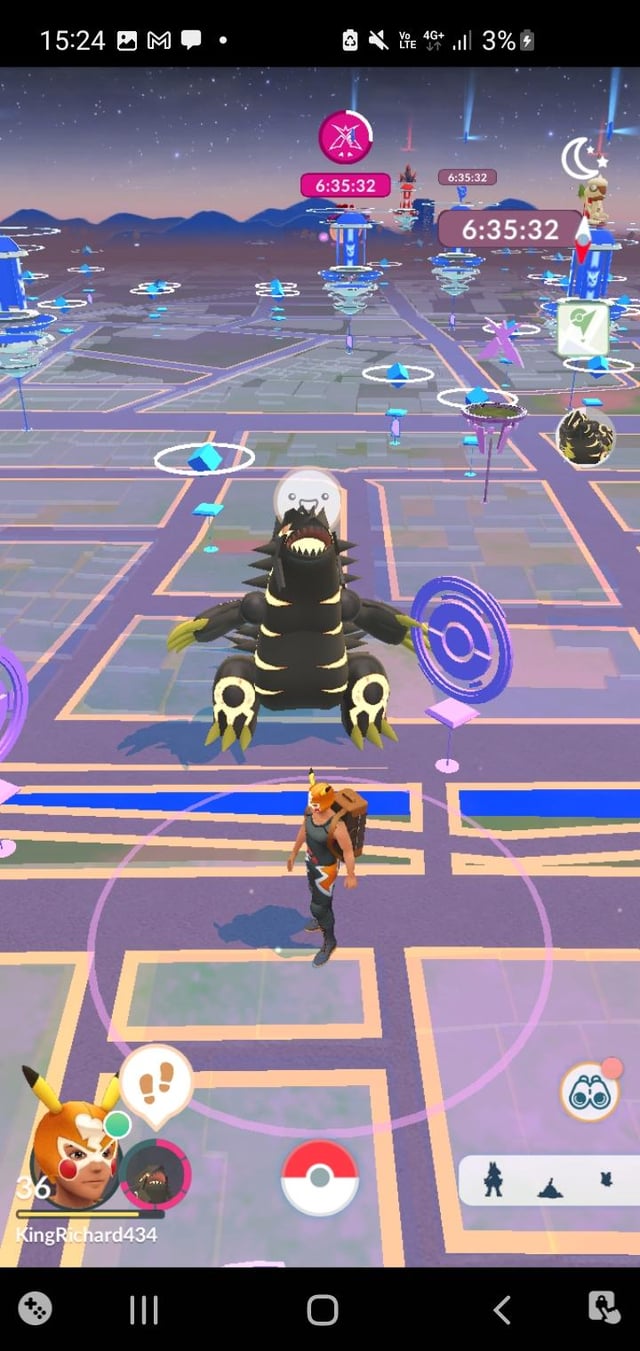
Task: Open the game tools controller icon
Action: click(35, 1308)
